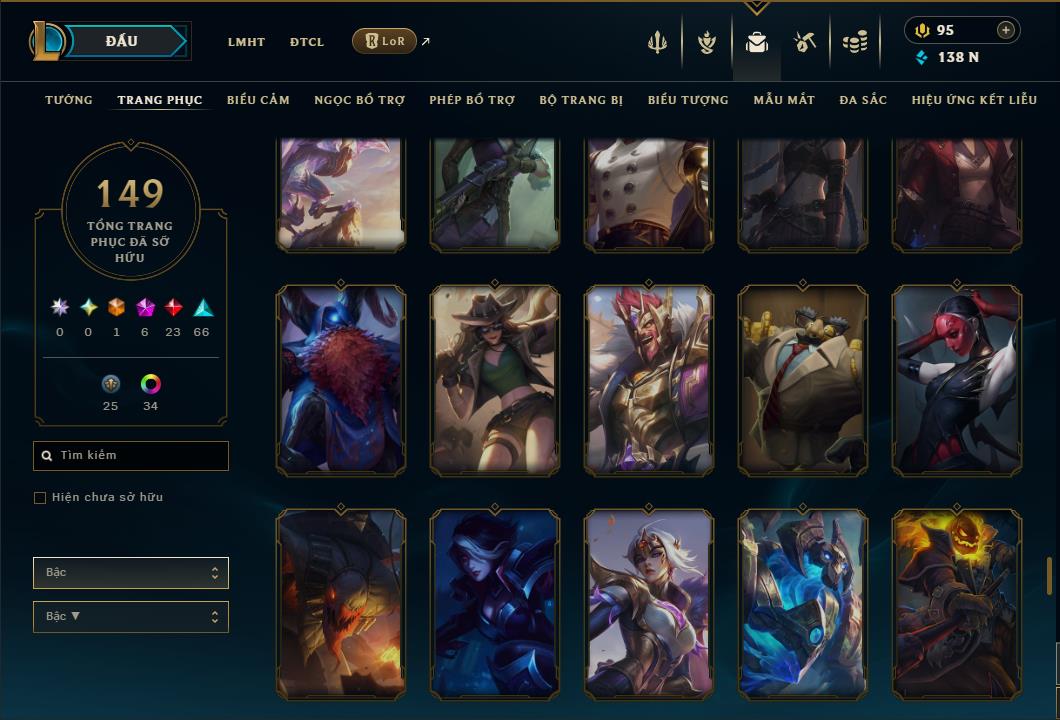The image size is (1060, 720).
Task: Switch to NGỌC BỔ TRỢ runes tab
Action: (359, 100)
